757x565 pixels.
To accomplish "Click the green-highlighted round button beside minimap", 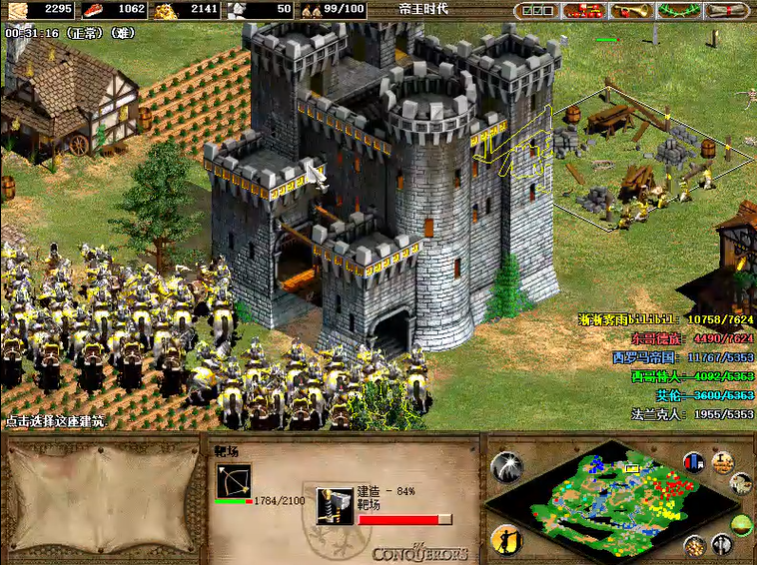I will (741, 523).
